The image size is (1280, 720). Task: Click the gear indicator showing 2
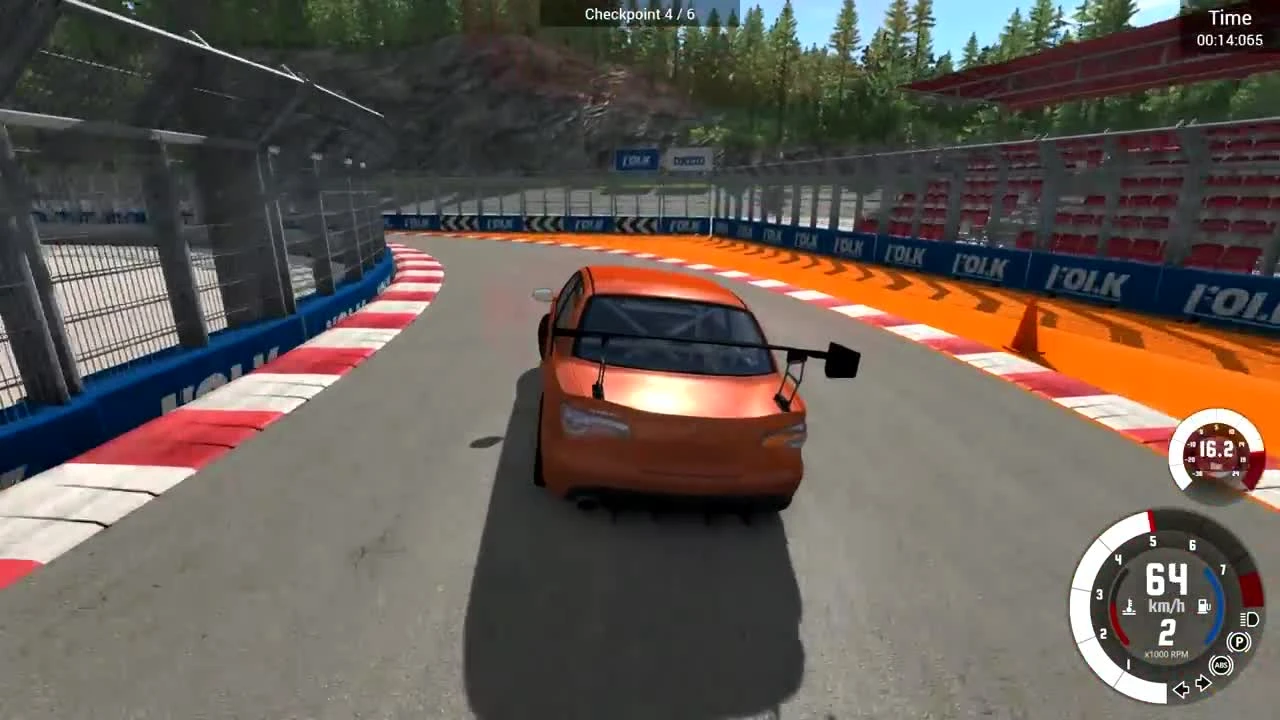1166,634
